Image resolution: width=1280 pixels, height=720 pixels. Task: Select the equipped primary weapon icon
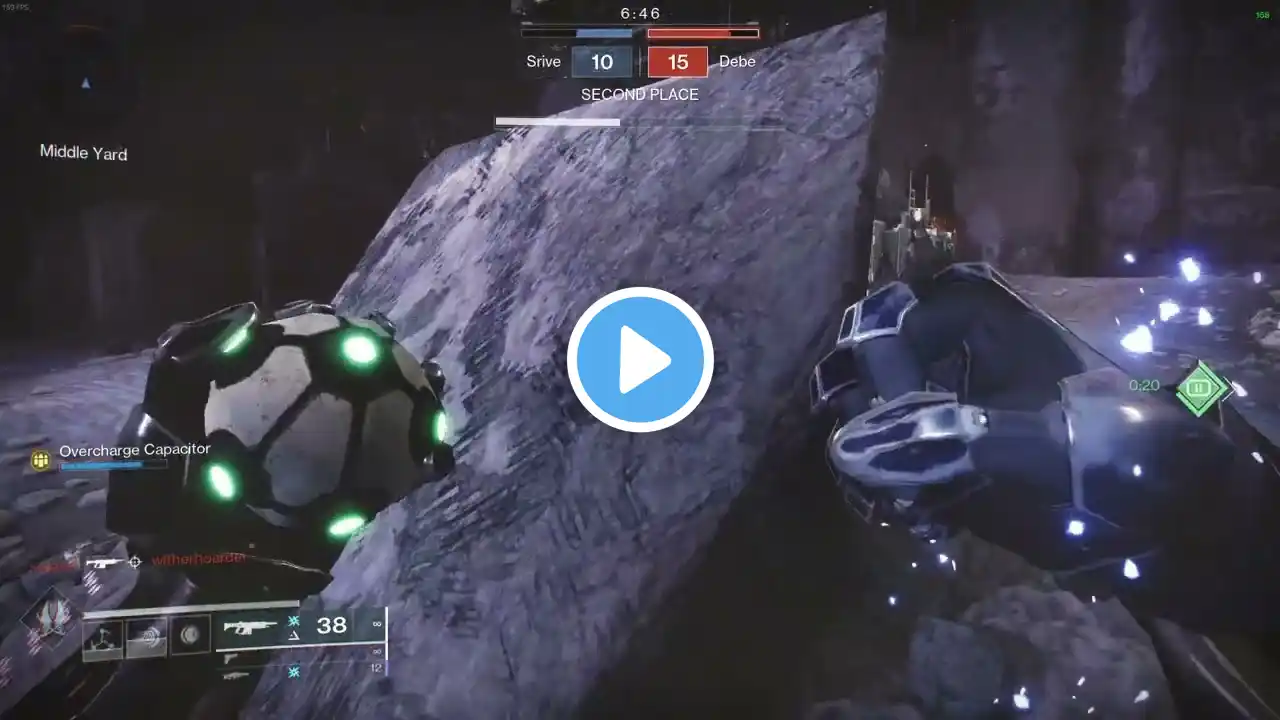tap(250, 627)
